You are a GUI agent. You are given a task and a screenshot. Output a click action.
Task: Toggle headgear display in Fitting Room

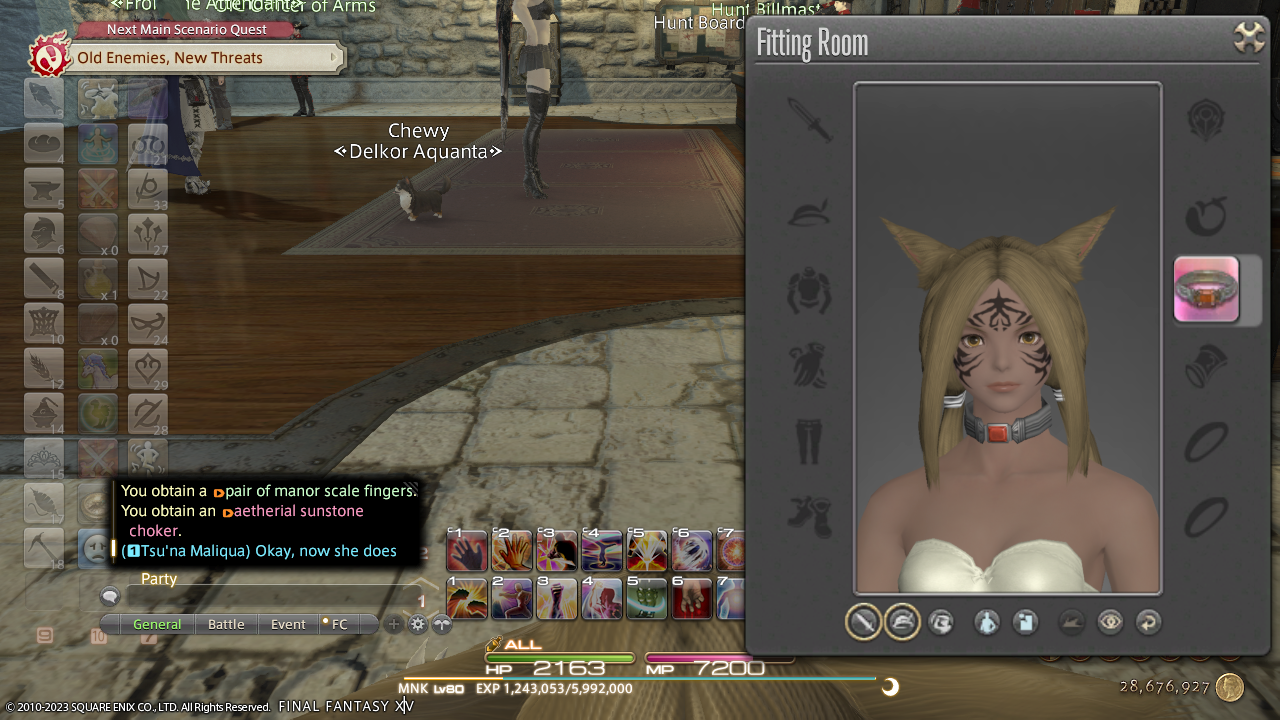tap(902, 623)
